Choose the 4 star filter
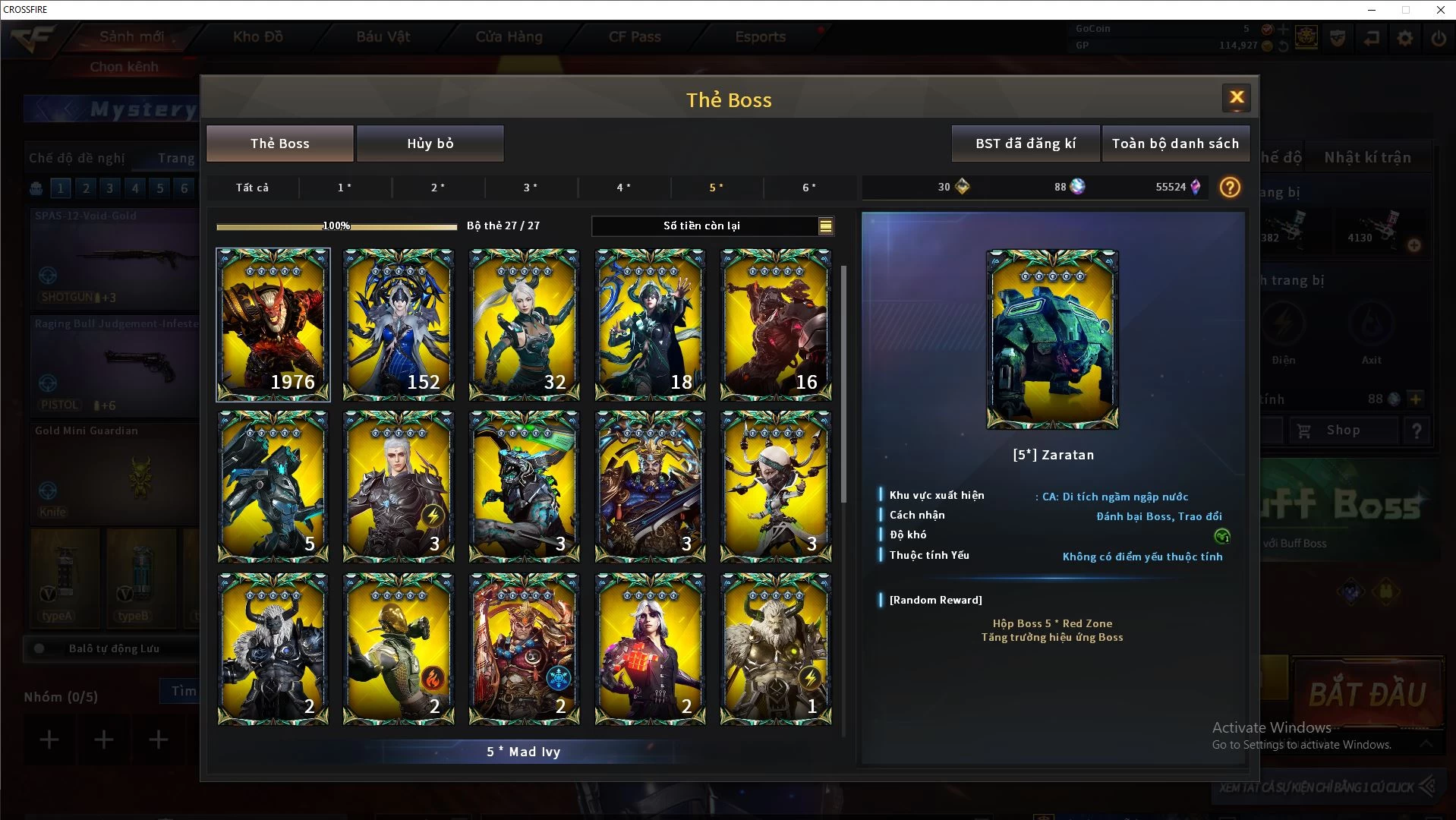The width and height of the screenshot is (1456, 820). [623, 188]
